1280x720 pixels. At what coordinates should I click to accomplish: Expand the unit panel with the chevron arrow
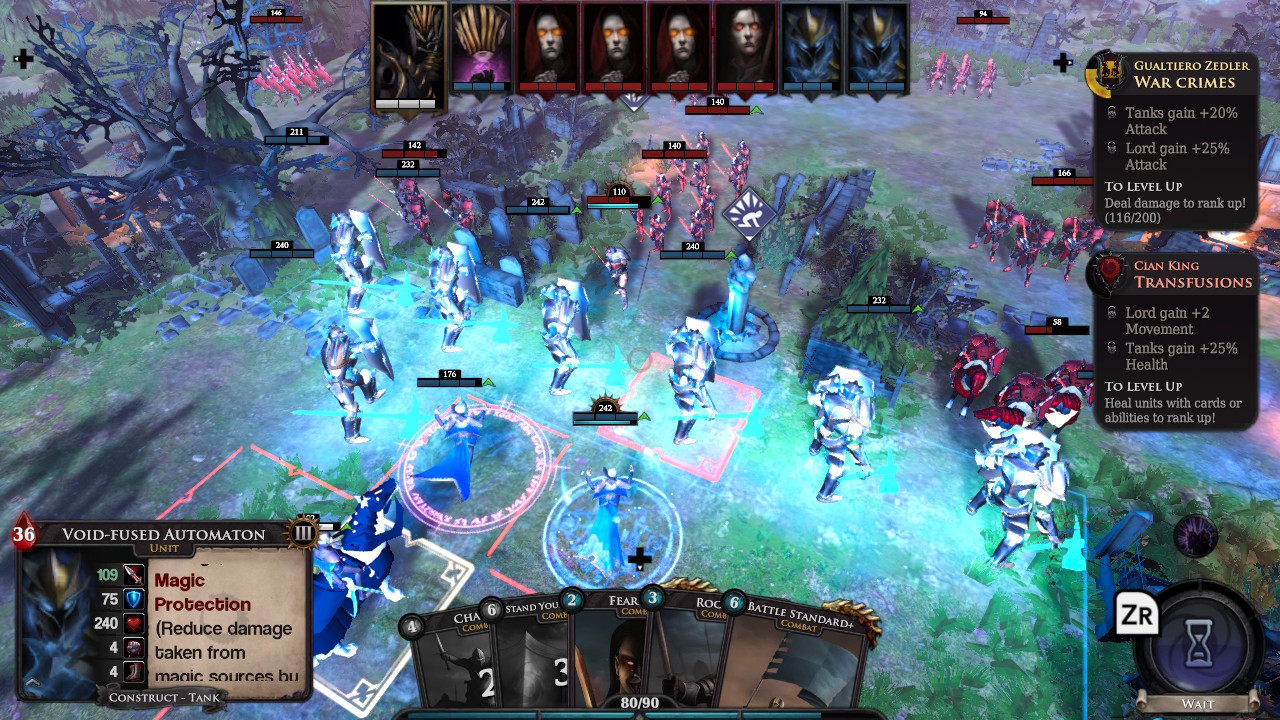coord(32,684)
